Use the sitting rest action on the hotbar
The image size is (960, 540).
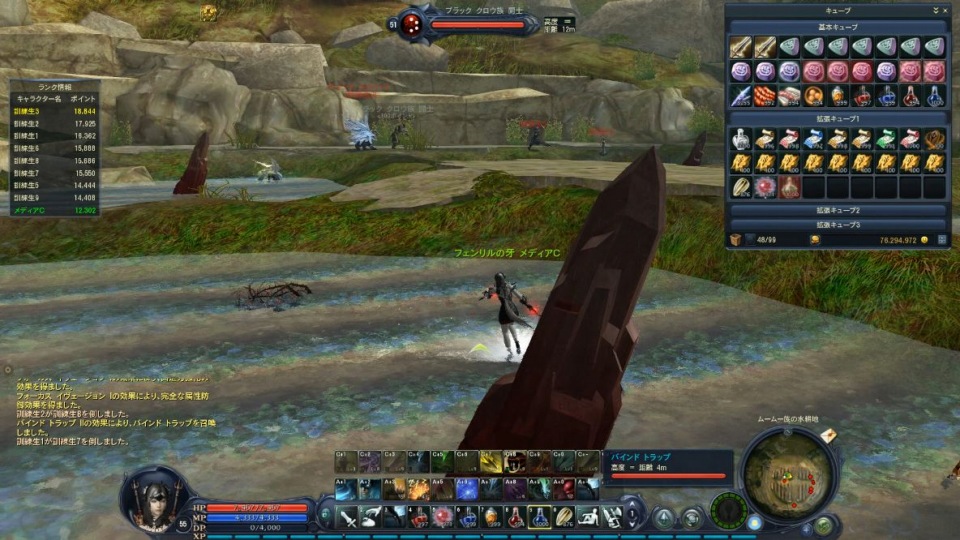(x=589, y=516)
